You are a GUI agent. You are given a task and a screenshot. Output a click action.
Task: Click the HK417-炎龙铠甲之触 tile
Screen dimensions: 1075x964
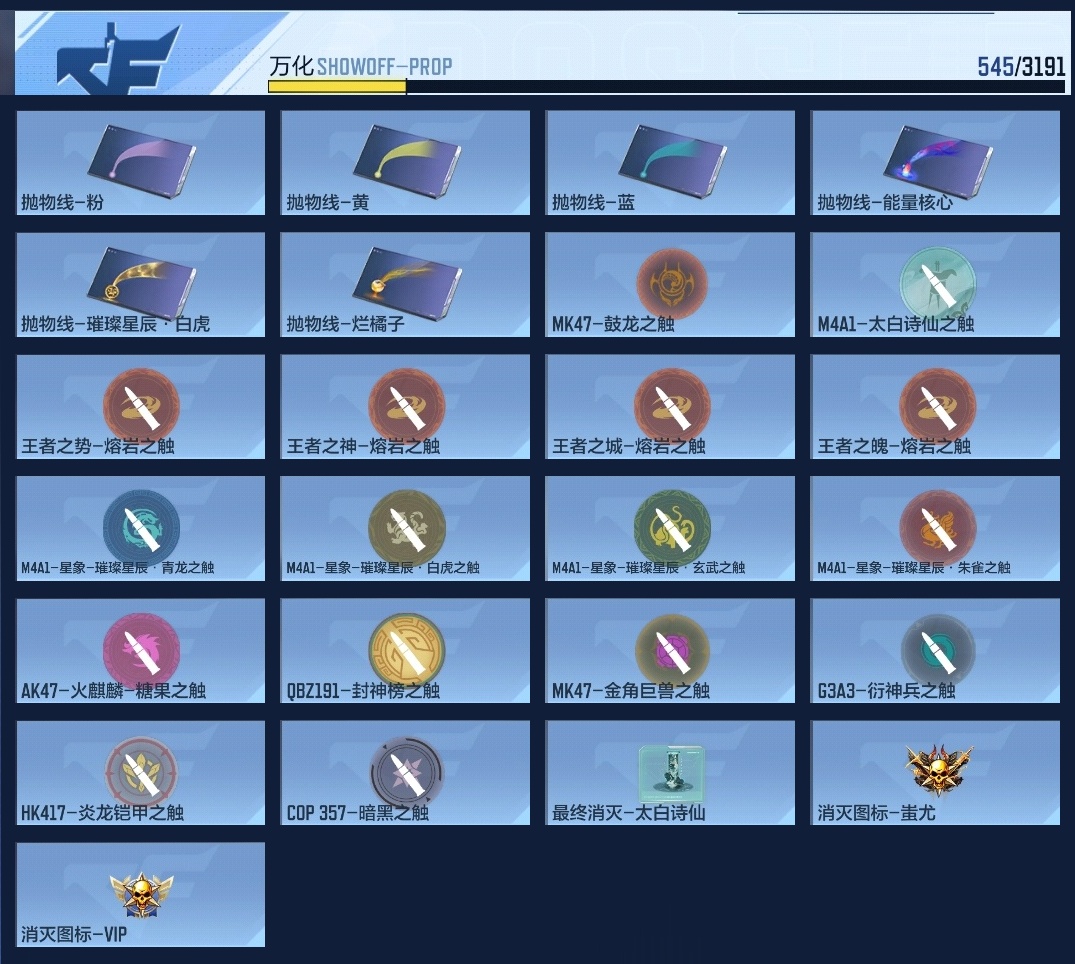[141, 772]
